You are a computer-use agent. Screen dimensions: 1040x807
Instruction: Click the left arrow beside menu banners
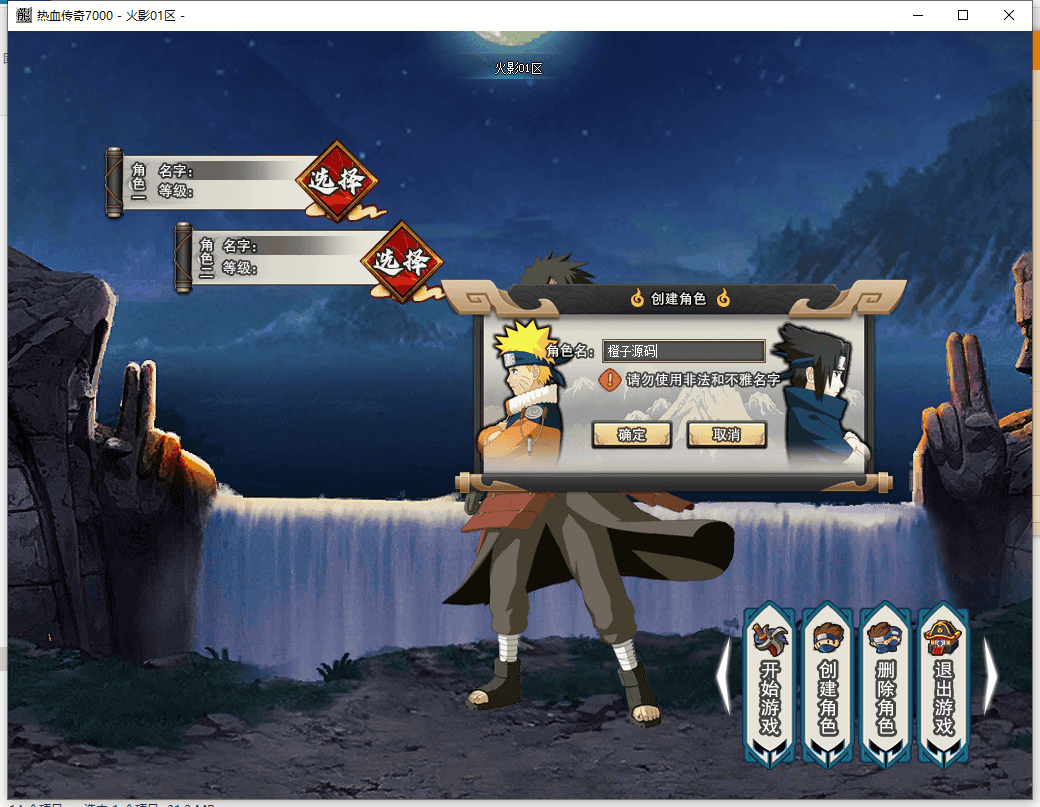pyautogui.click(x=724, y=676)
